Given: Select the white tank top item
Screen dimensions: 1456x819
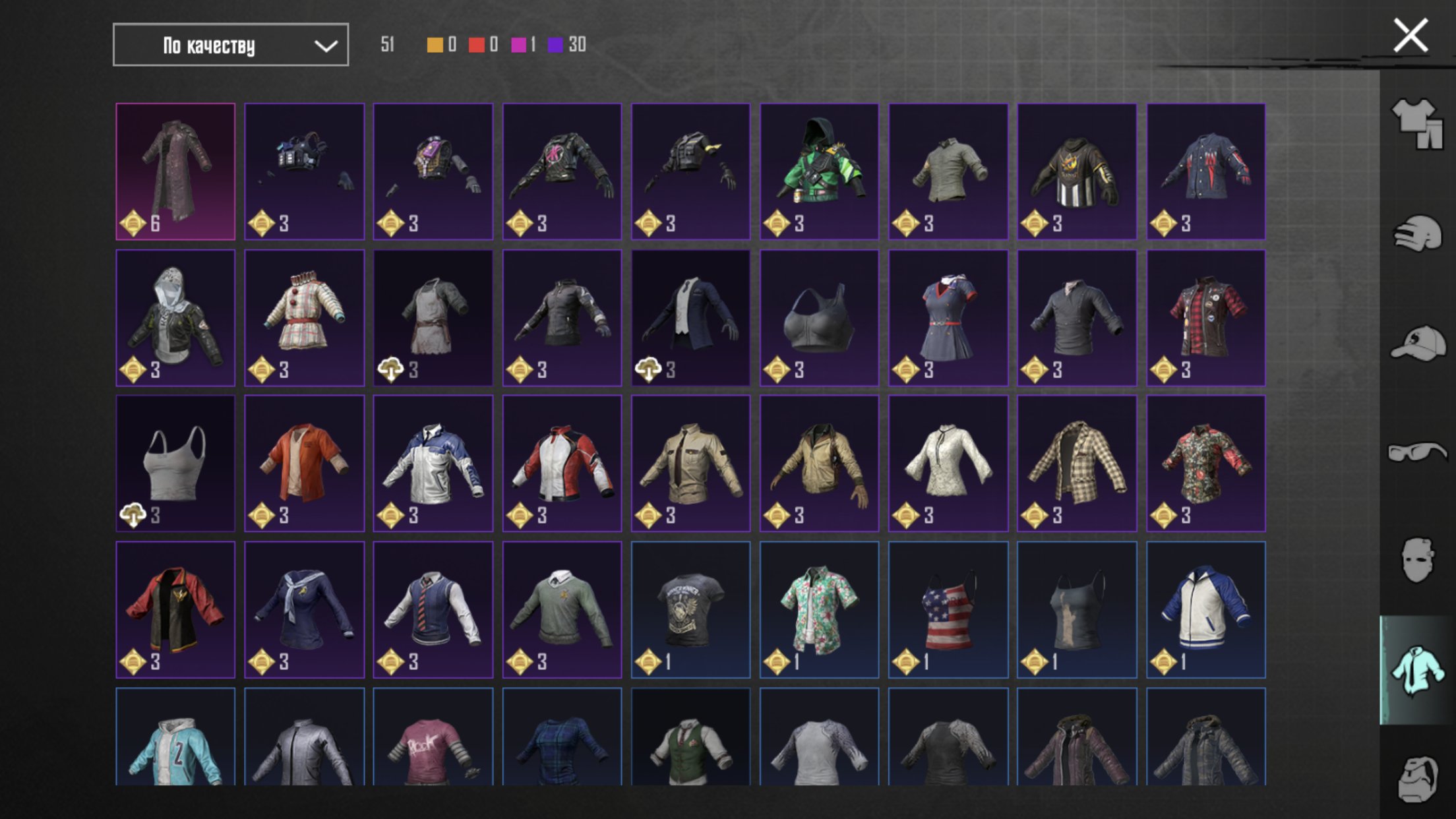Looking at the screenshot, I should [175, 464].
